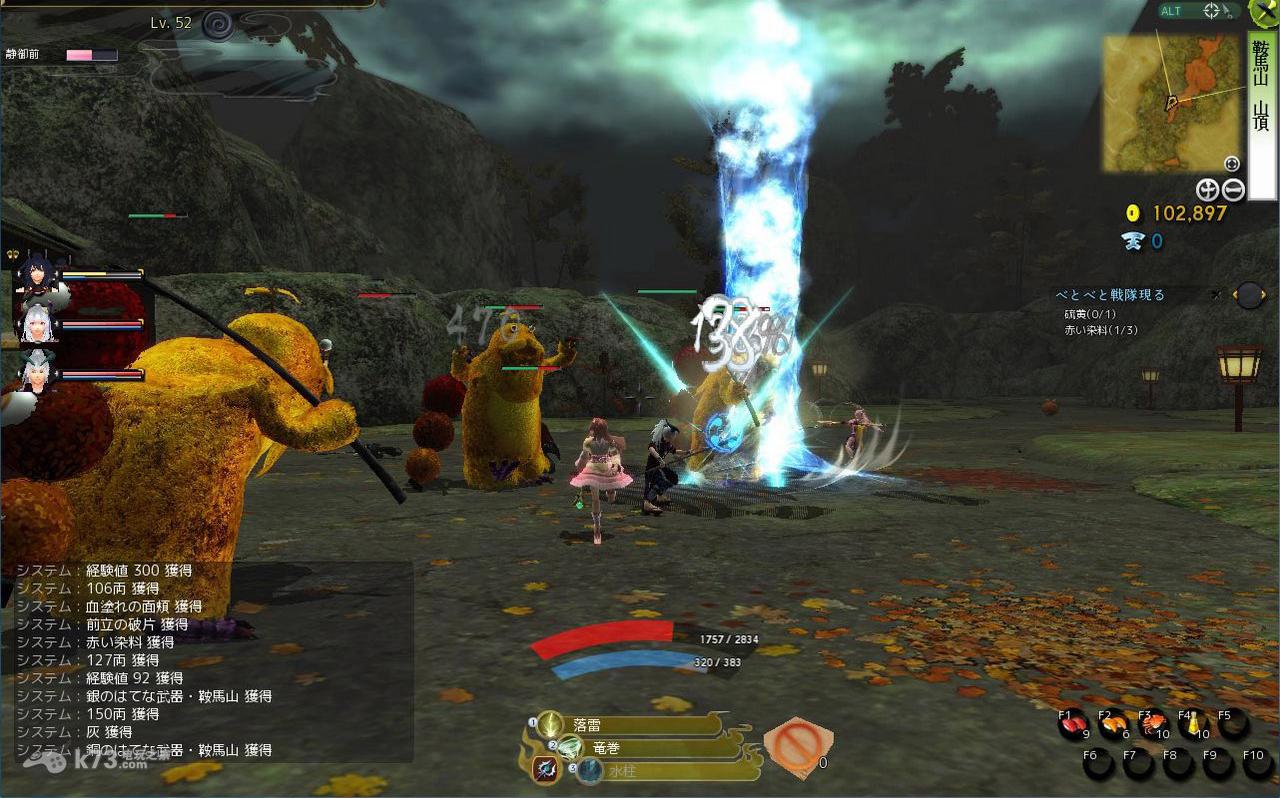Use the red tuna sushi in F1
Screen dimensions: 1280x798
tap(1074, 724)
